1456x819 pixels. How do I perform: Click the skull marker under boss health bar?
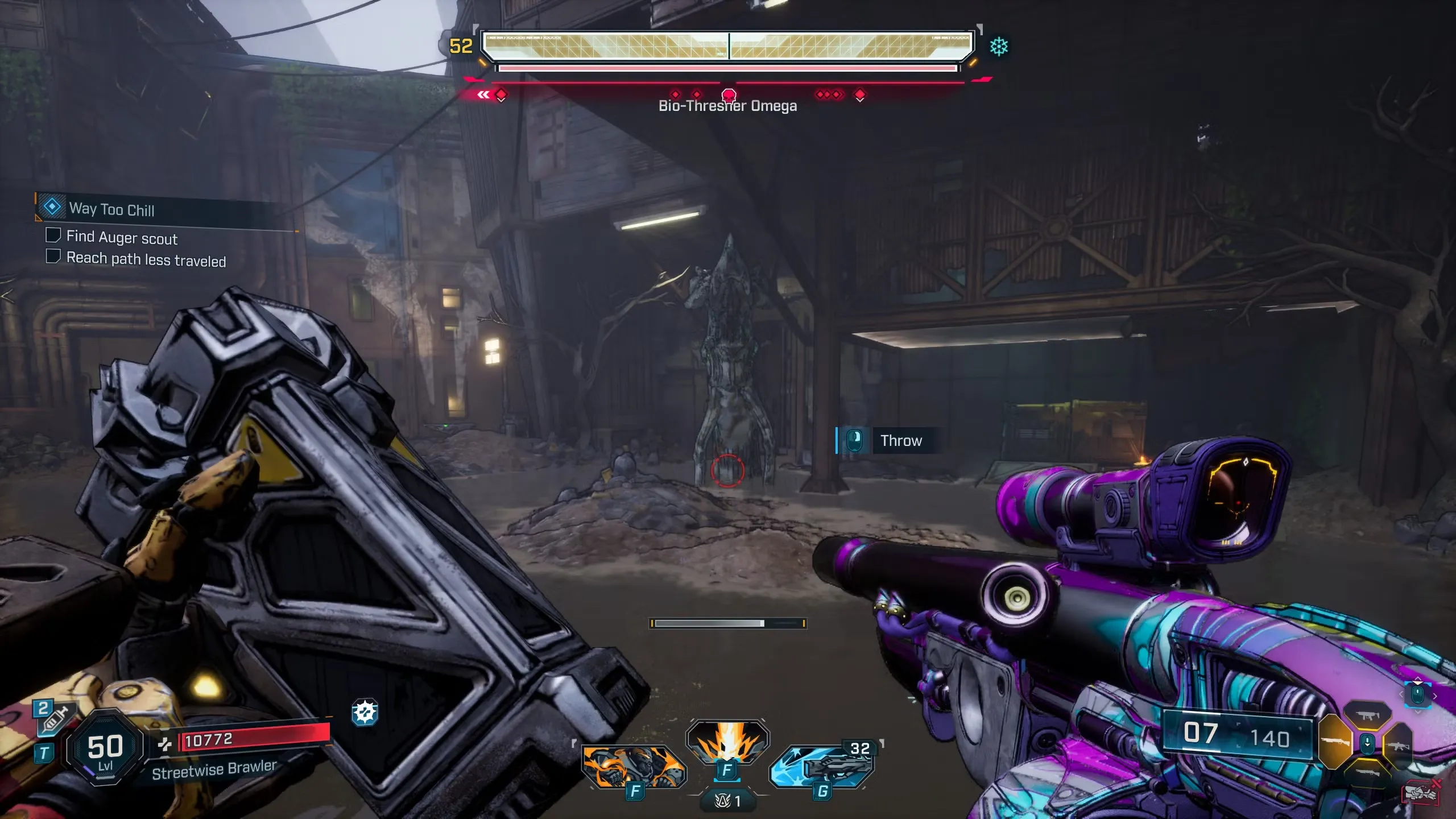(x=729, y=94)
